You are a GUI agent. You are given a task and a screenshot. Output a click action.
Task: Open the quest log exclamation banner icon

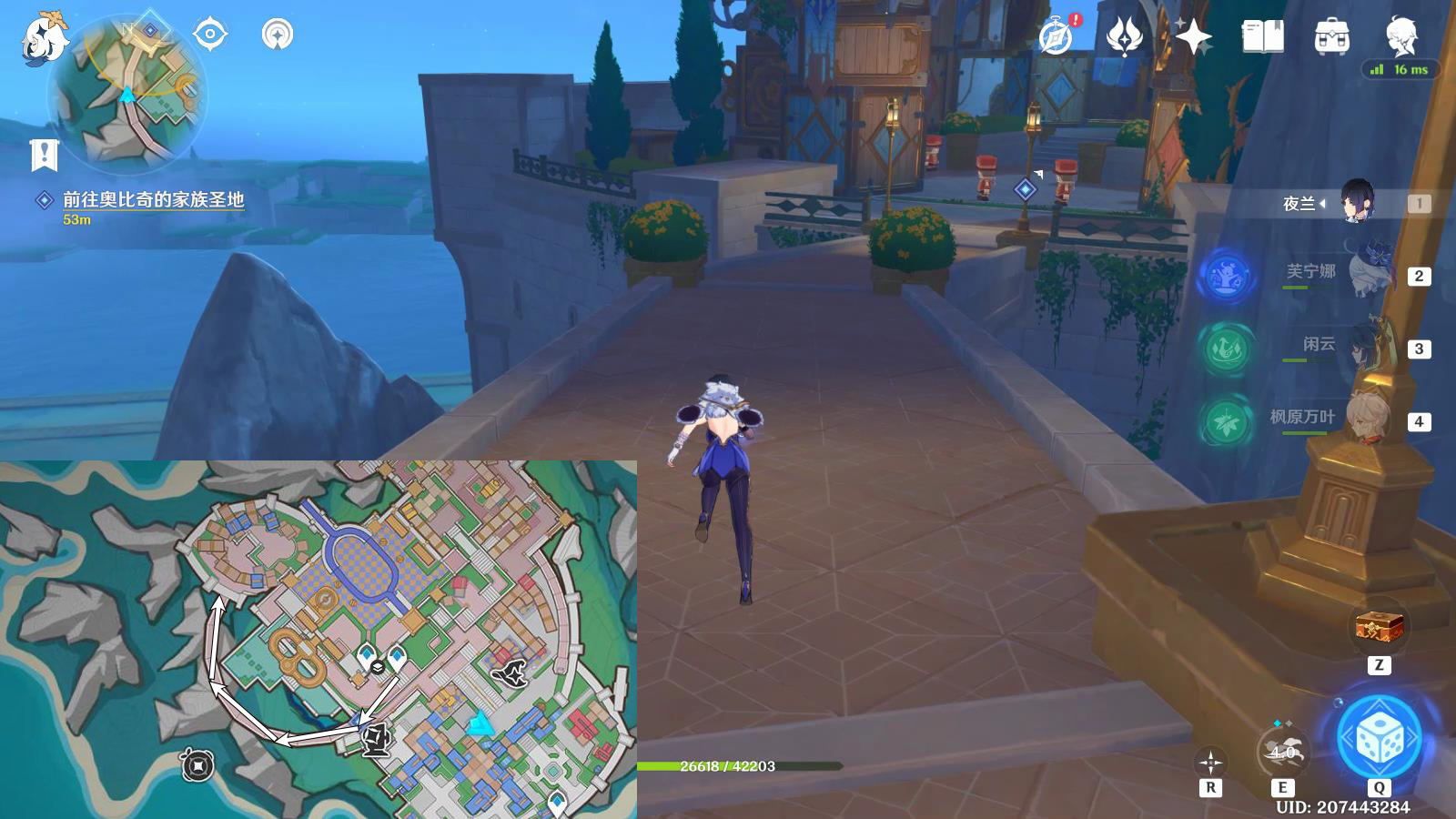[x=44, y=155]
